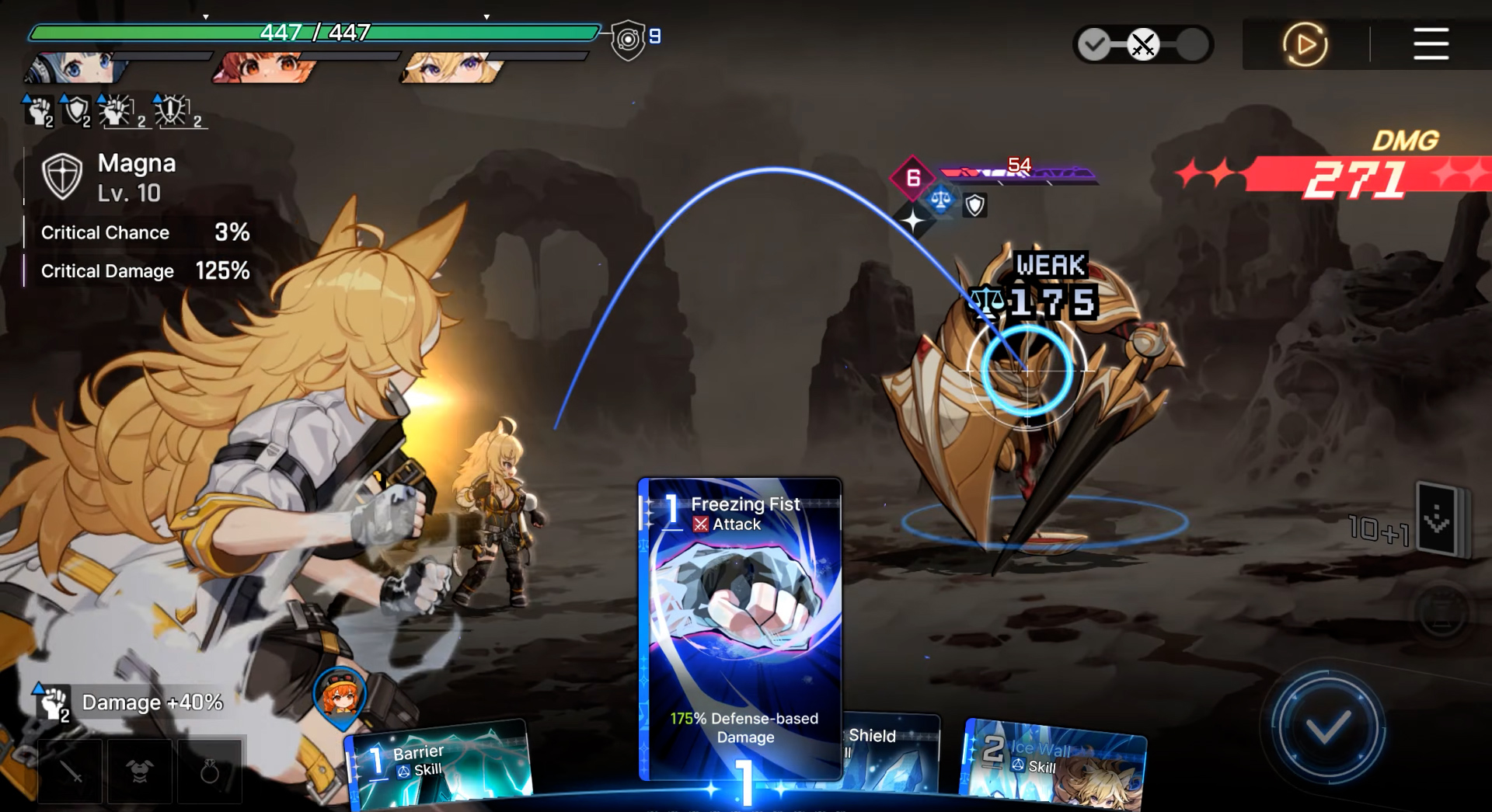The height and width of the screenshot is (812, 1492).
Task: Open the sword equipment slot
Action: pos(70,771)
